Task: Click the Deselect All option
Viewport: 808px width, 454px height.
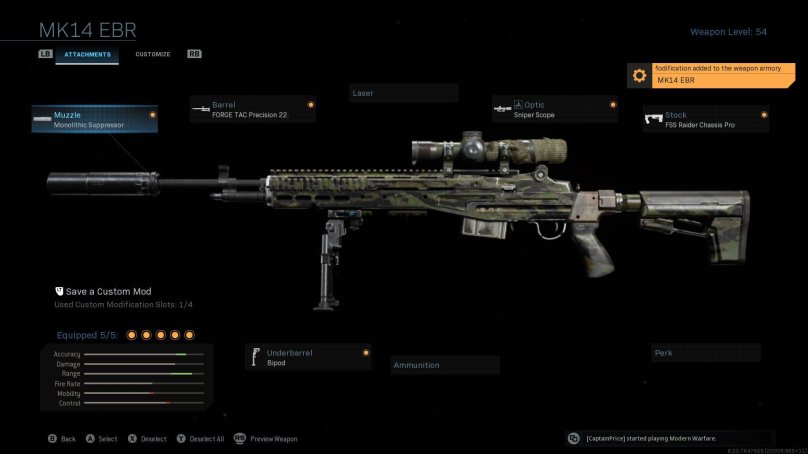Action: click(x=200, y=439)
